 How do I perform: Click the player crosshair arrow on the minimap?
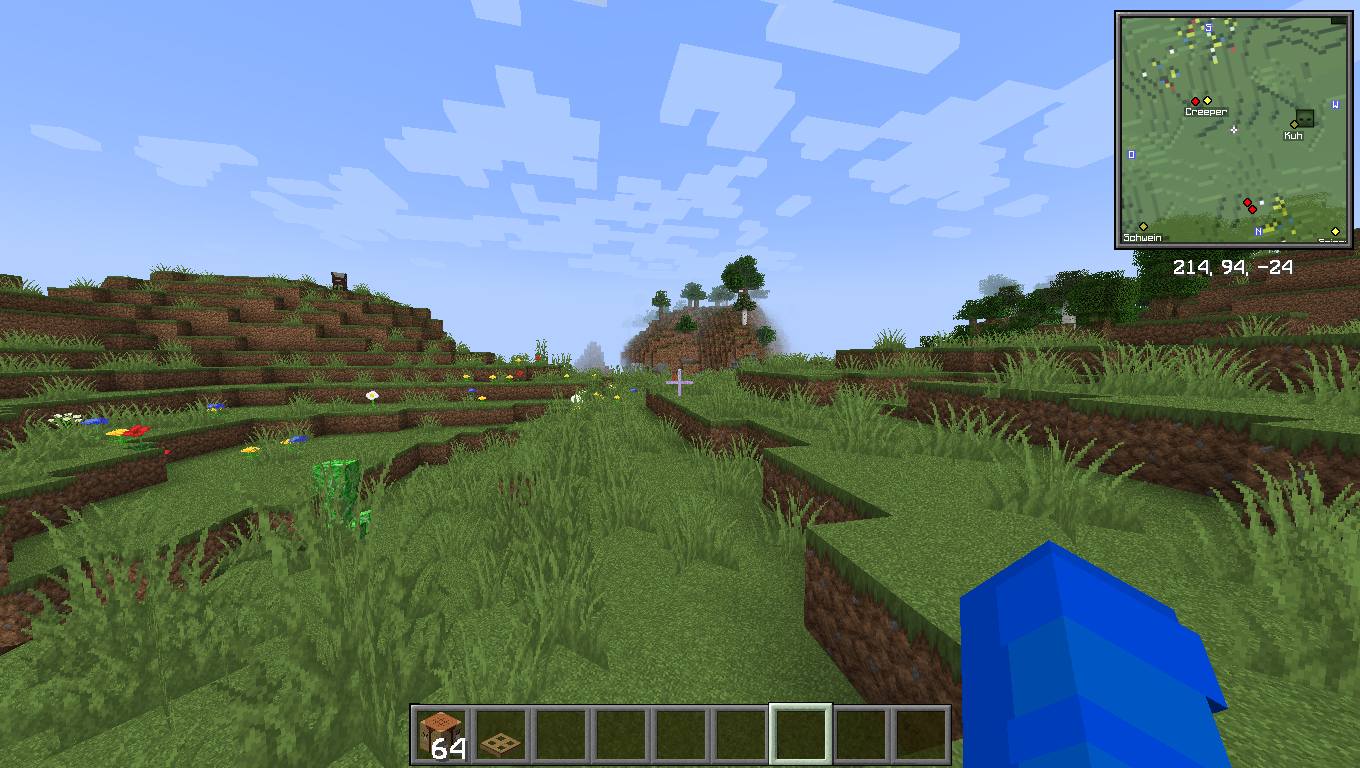coord(1234,130)
